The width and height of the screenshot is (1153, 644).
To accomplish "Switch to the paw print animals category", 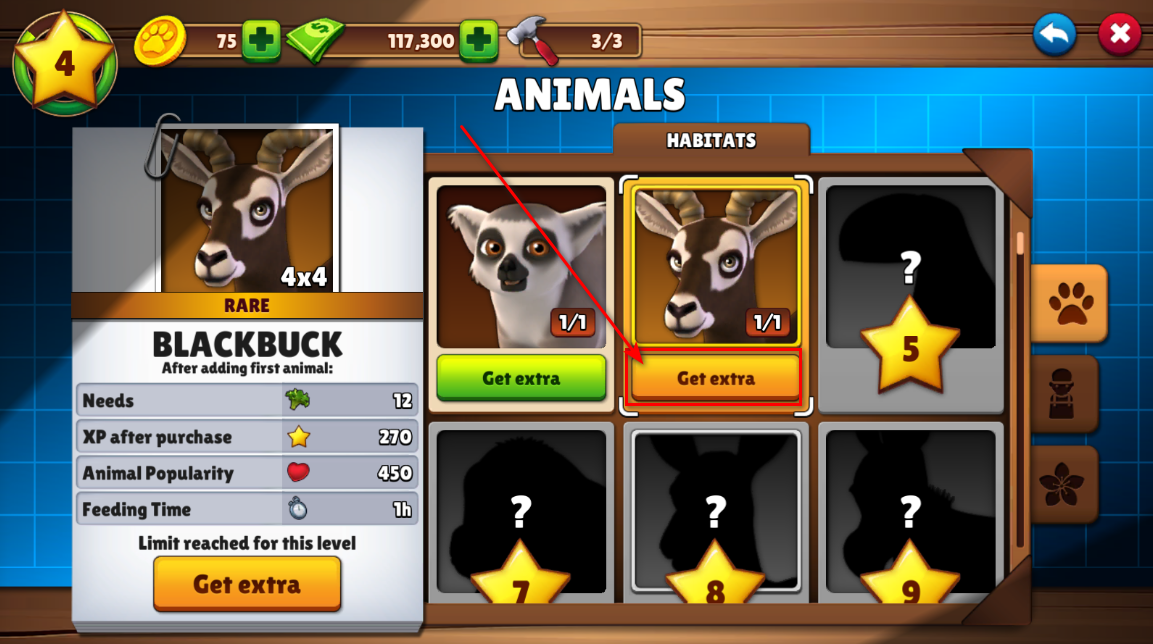I will tap(1069, 303).
